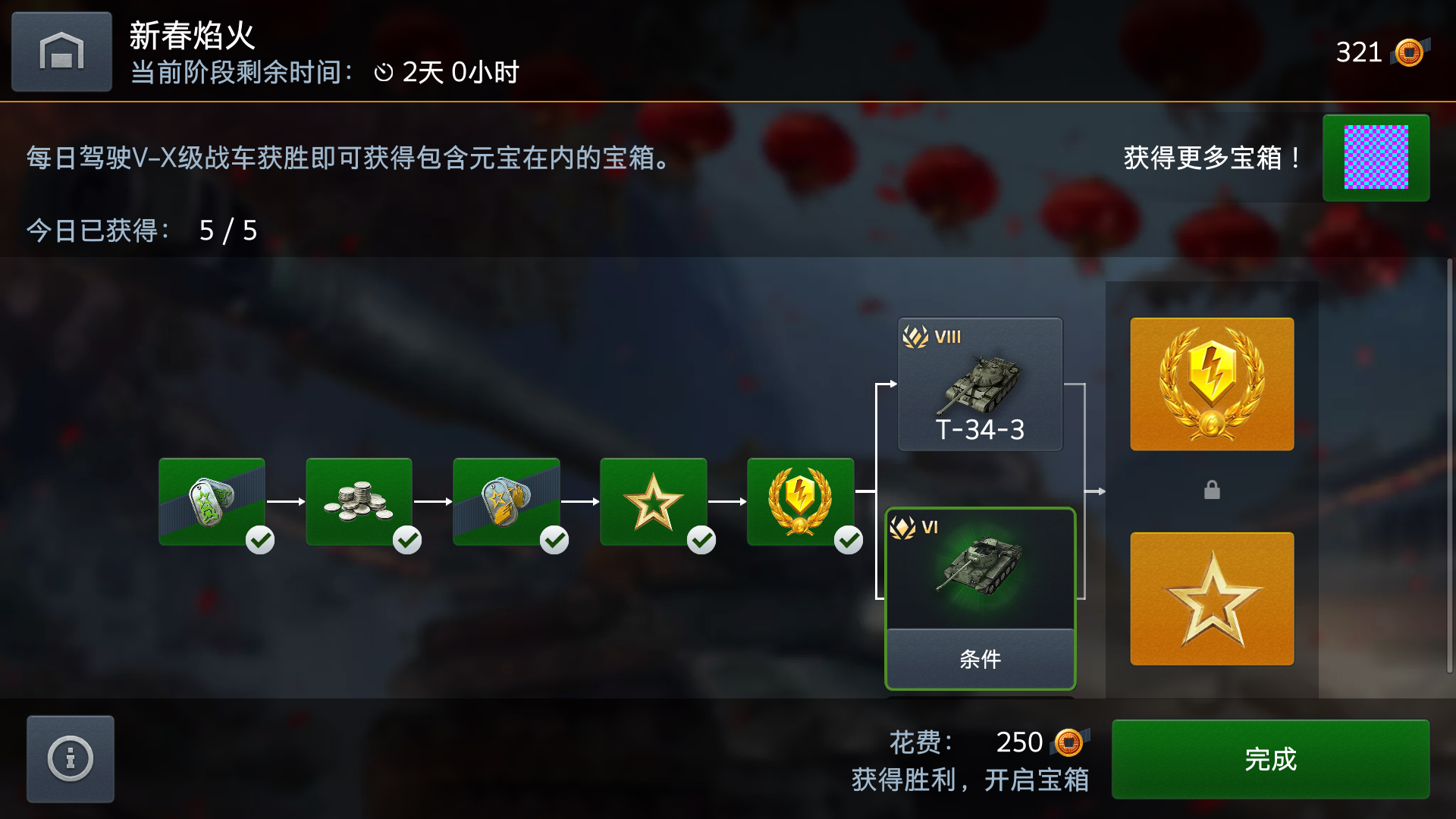Click the checkmark on the lightning medal reward
Screen dimensions: 1456x819
pos(849,541)
